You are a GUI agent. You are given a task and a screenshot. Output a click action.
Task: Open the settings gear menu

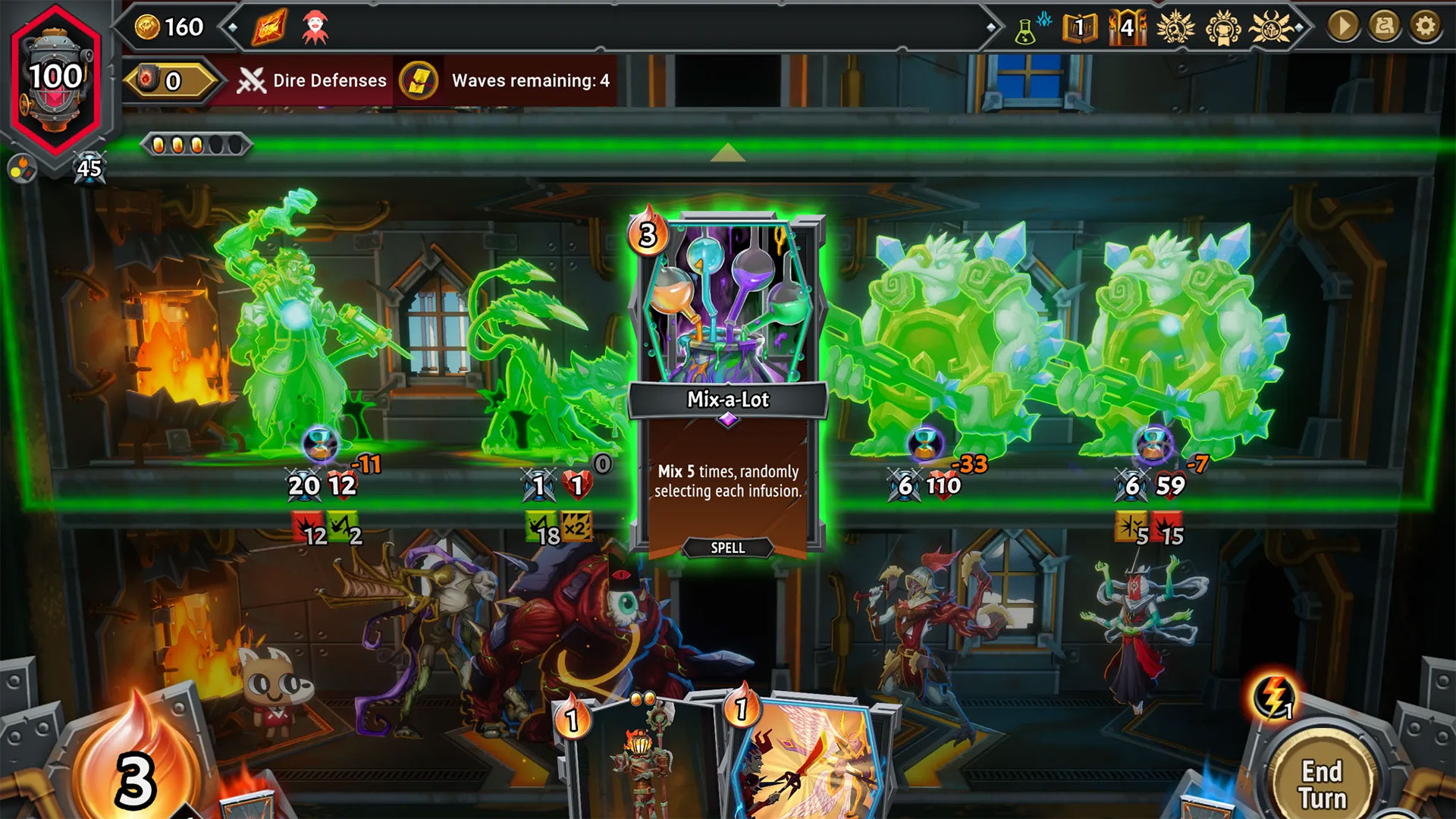click(1426, 27)
